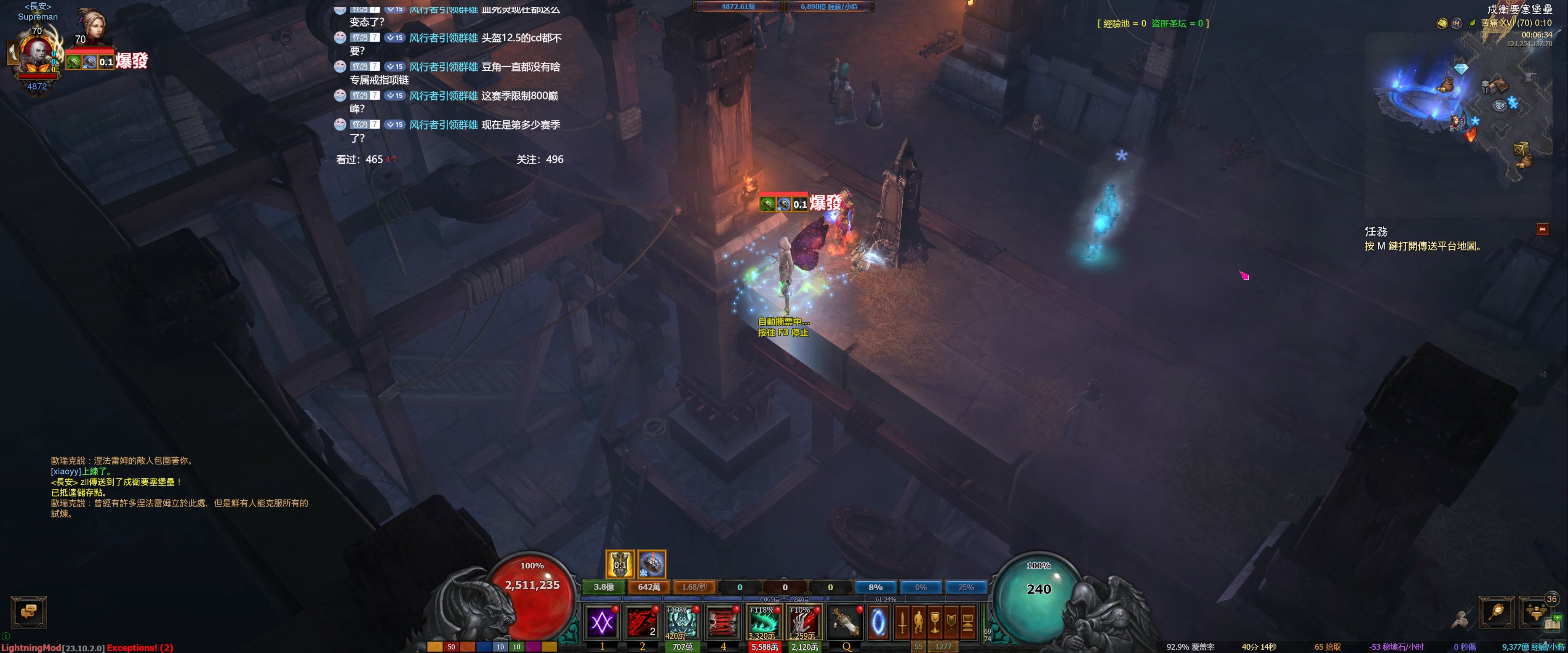
Task: Activate the purple rune skill in slot 1
Action: [x=602, y=622]
